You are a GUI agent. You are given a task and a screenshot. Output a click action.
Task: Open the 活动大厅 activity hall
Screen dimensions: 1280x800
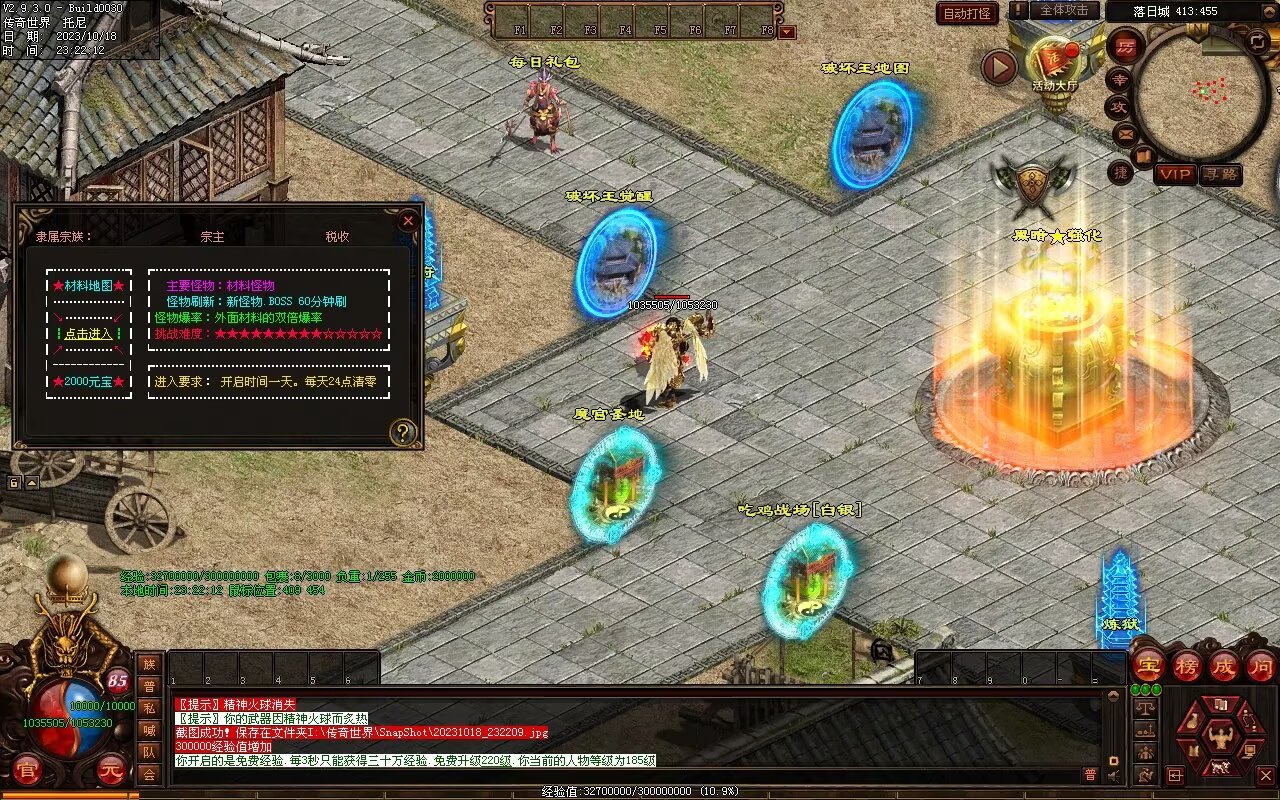click(1054, 62)
